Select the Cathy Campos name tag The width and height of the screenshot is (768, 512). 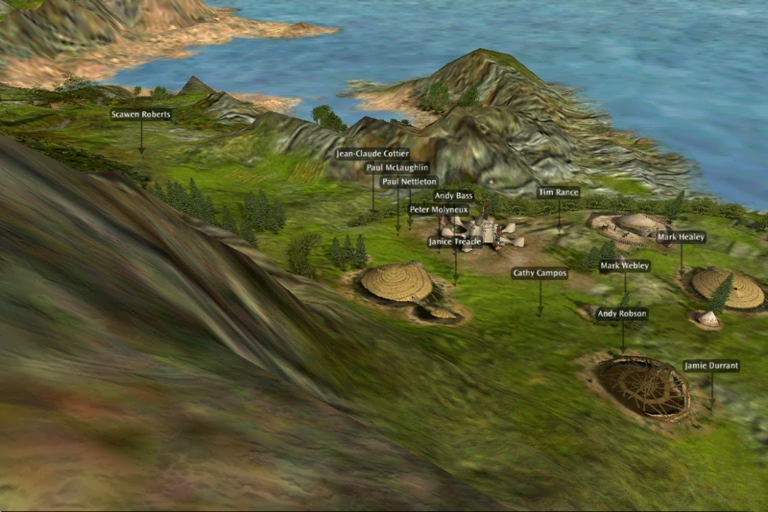point(540,273)
